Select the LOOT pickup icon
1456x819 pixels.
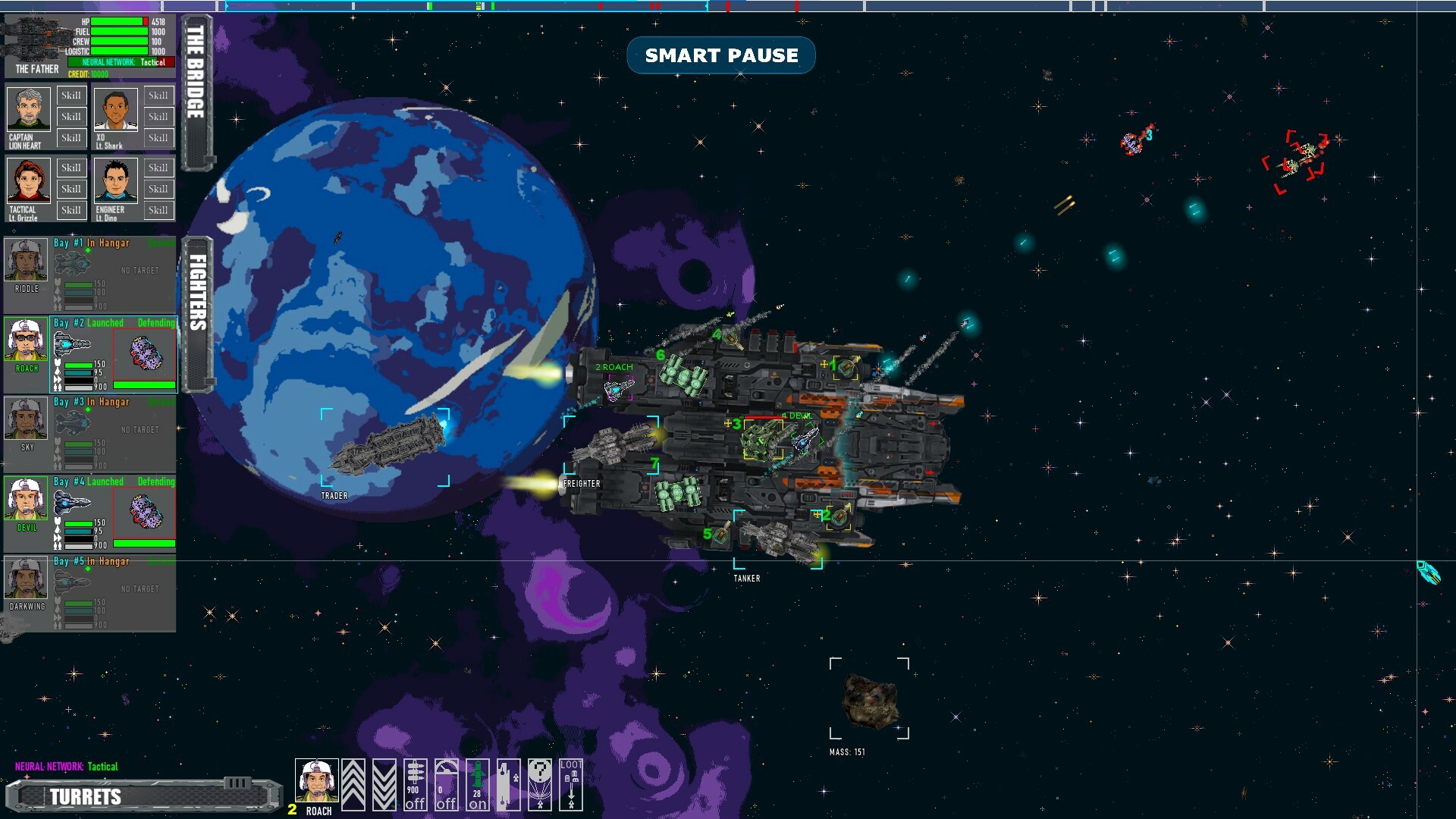click(571, 785)
